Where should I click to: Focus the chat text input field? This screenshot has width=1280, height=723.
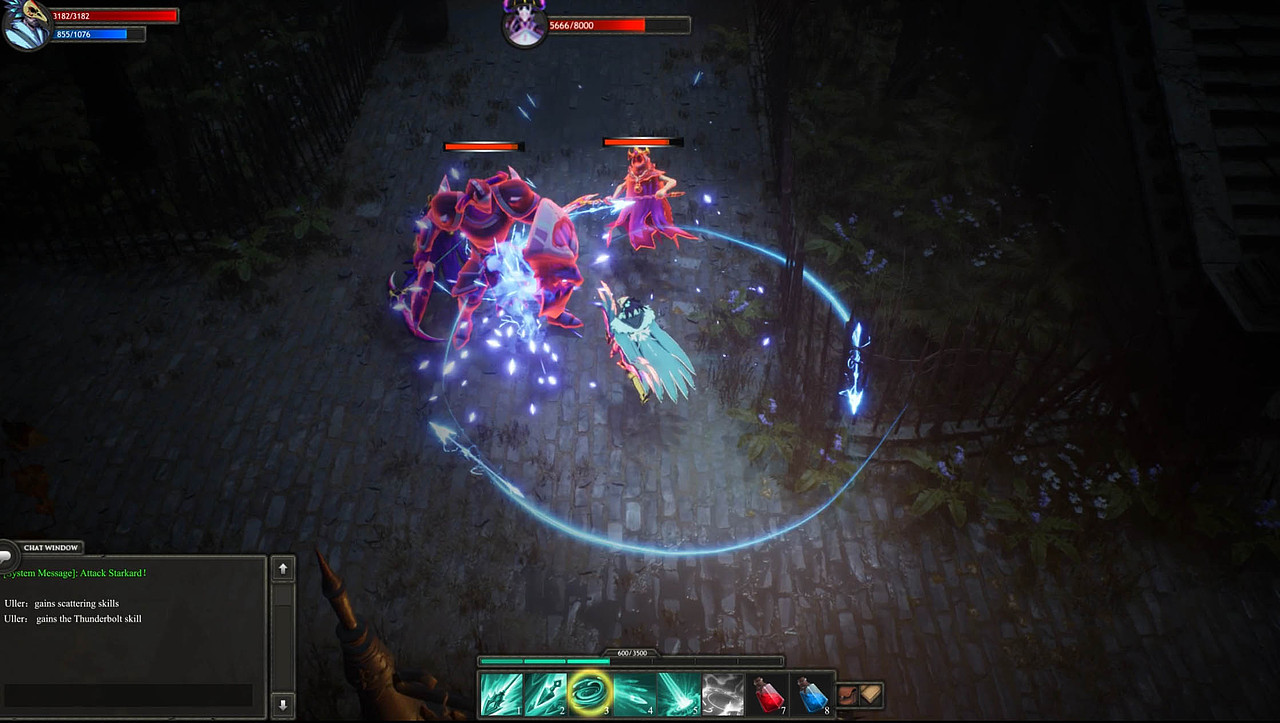point(128,695)
